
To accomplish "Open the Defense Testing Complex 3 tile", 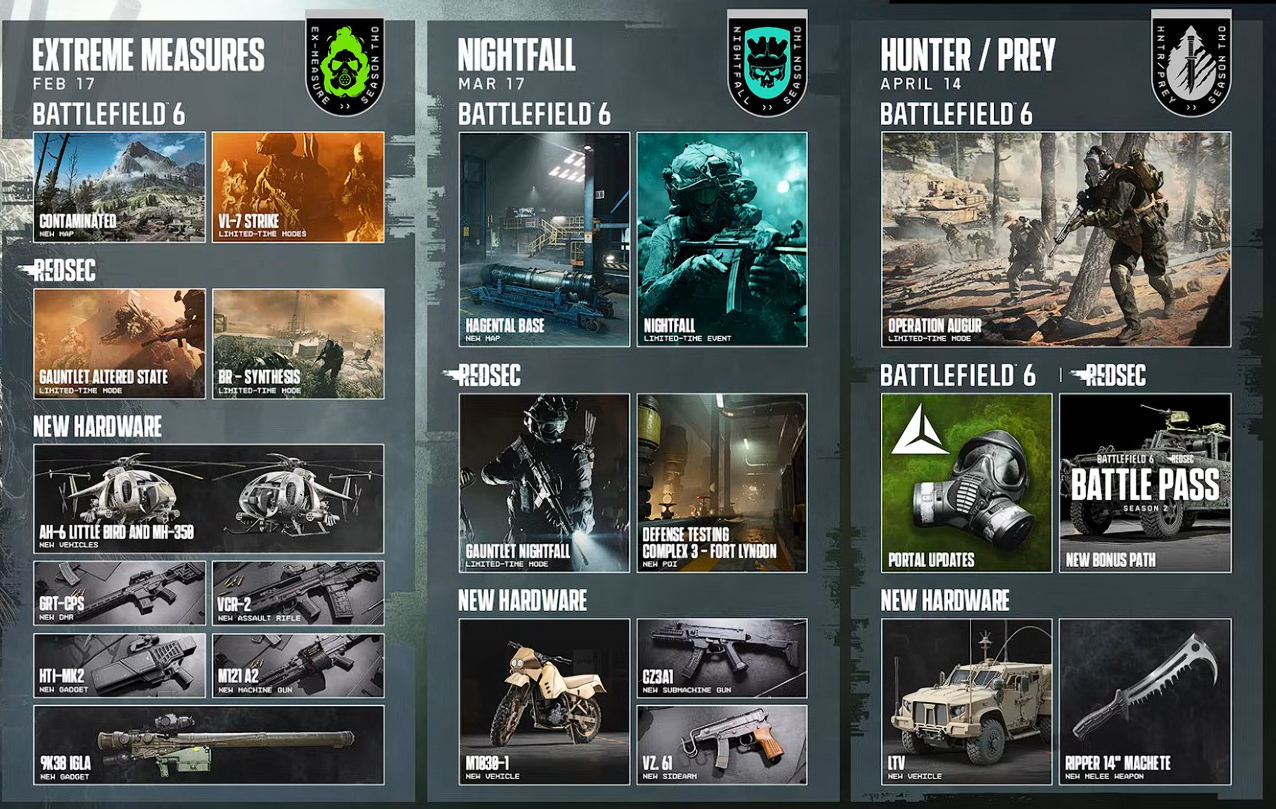I will pos(722,482).
